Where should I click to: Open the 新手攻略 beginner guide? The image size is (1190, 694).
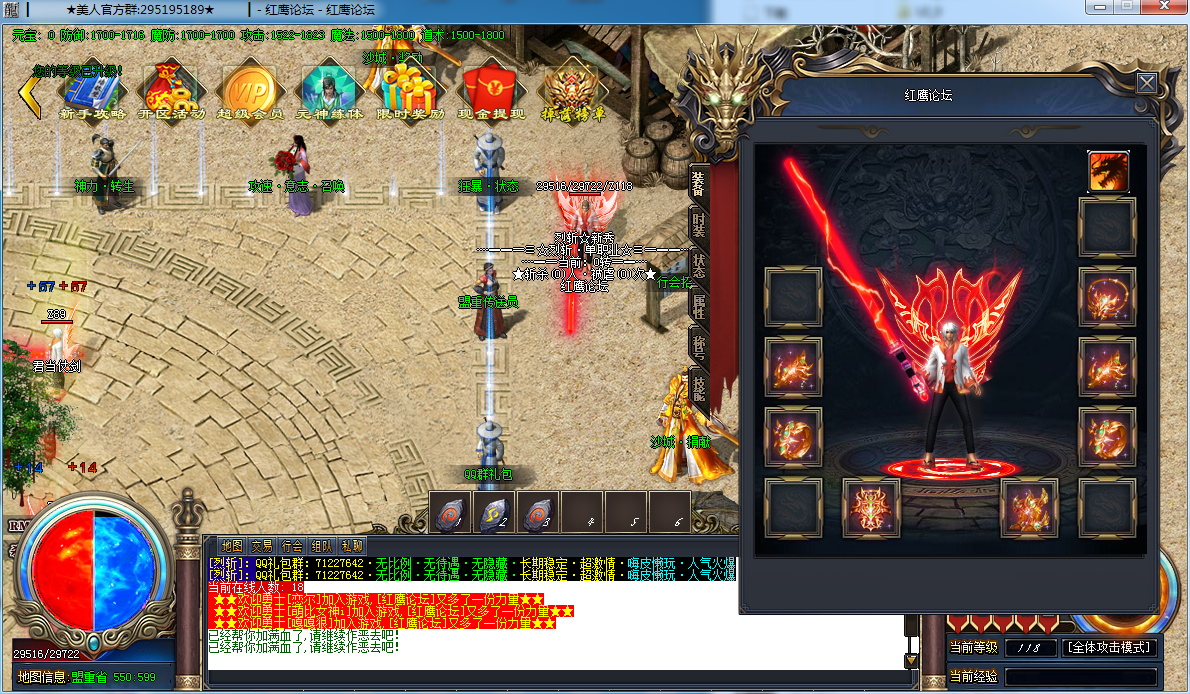91,91
